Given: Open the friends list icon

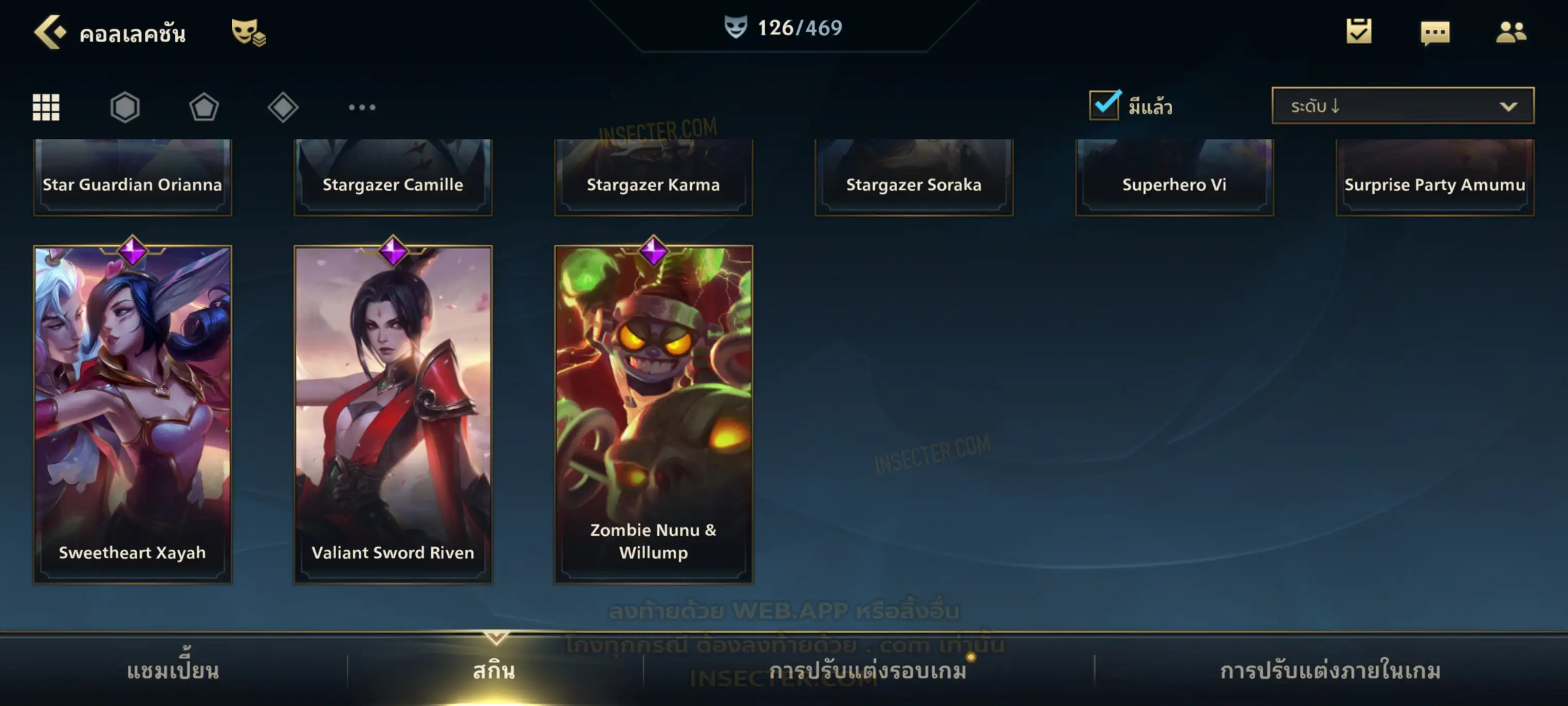Looking at the screenshot, I should tap(1511, 32).
